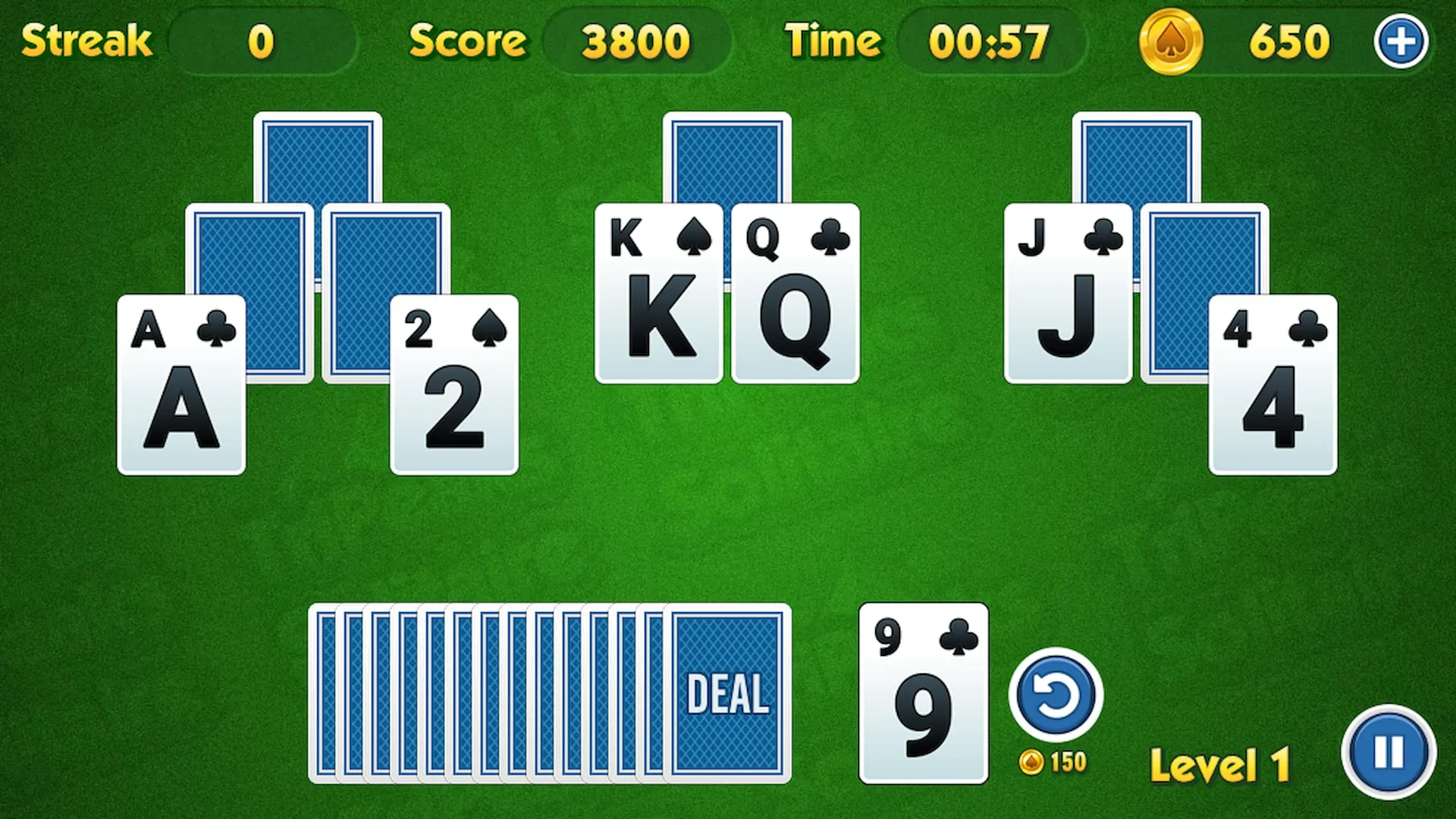Image resolution: width=1456 pixels, height=819 pixels.
Task: Click the plus icon to buy coins
Action: (x=1401, y=42)
